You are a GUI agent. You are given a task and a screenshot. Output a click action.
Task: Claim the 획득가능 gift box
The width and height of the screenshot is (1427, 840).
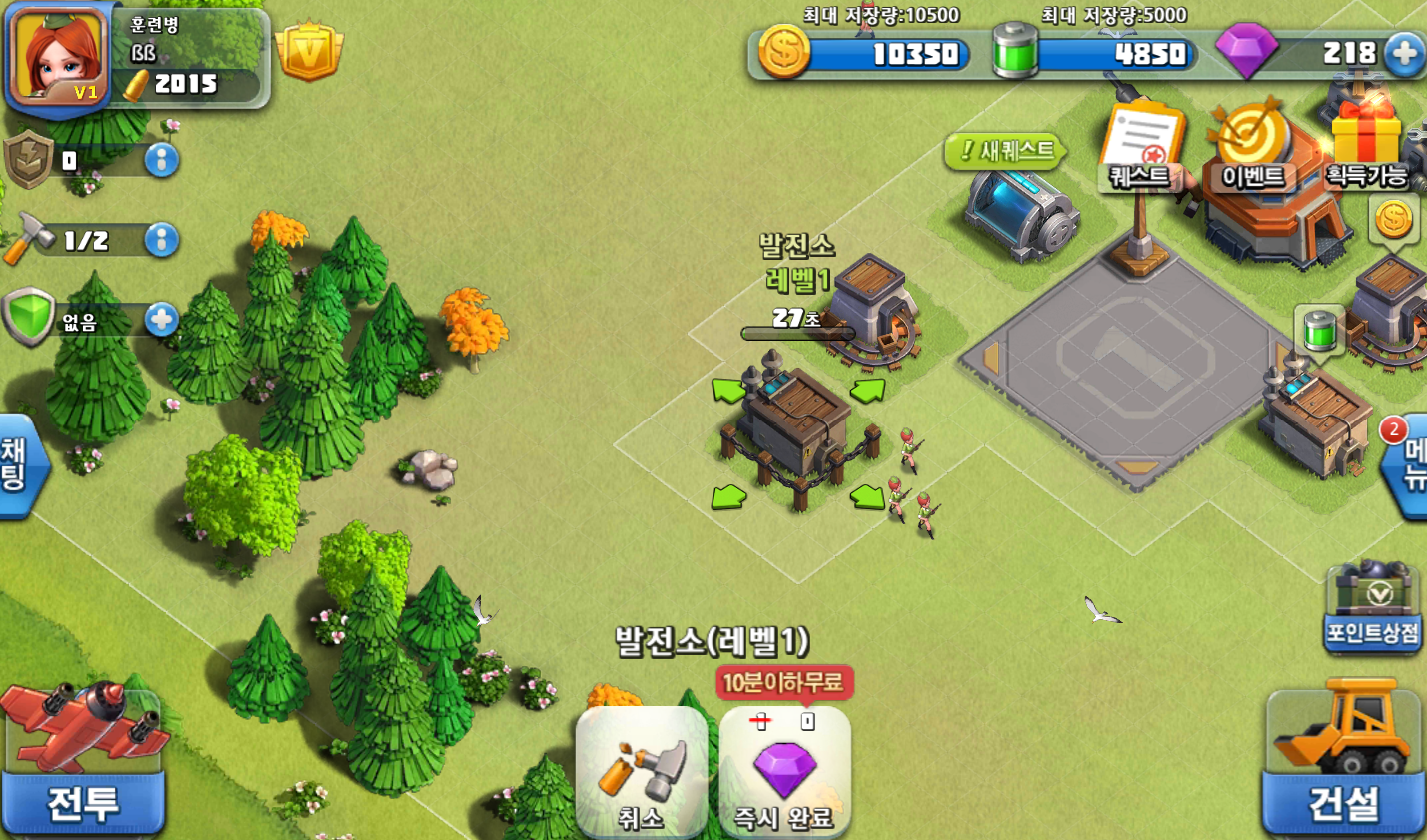pos(1367,148)
